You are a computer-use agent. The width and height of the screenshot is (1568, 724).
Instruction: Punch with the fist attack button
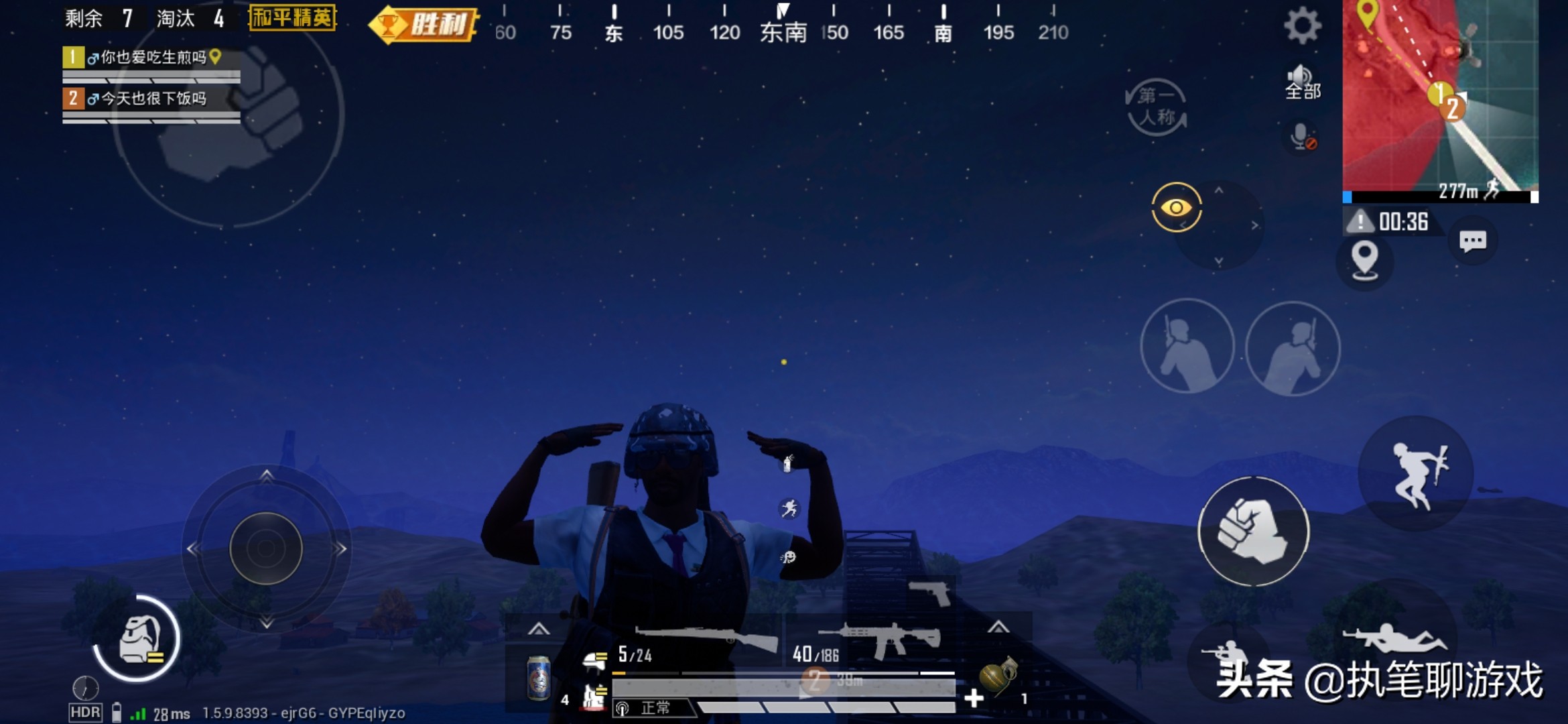[1253, 532]
